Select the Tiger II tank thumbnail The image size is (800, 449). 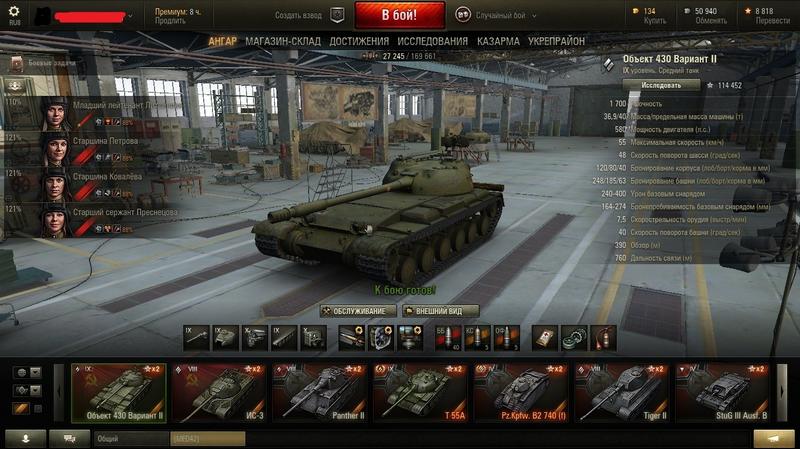tap(621, 391)
